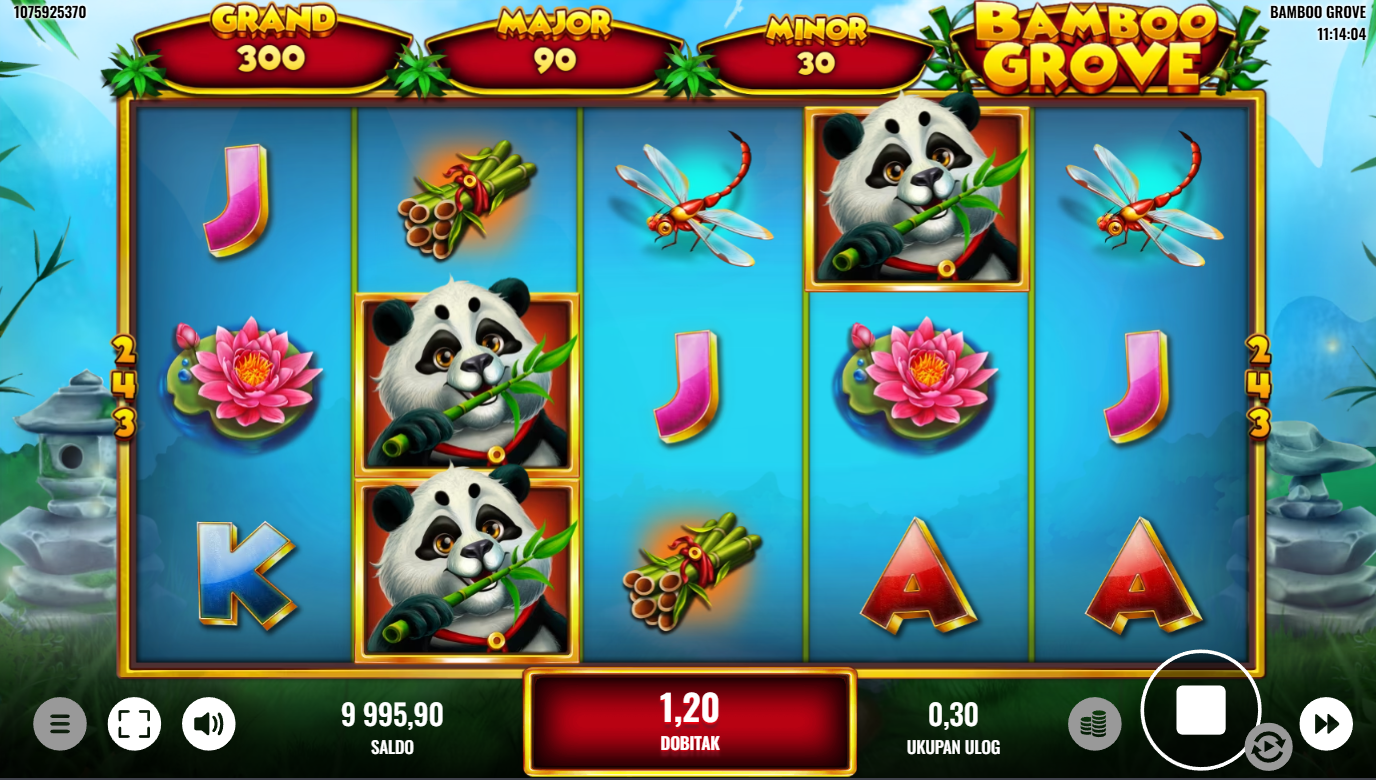
Task: Mute the game sound
Action: [208, 724]
